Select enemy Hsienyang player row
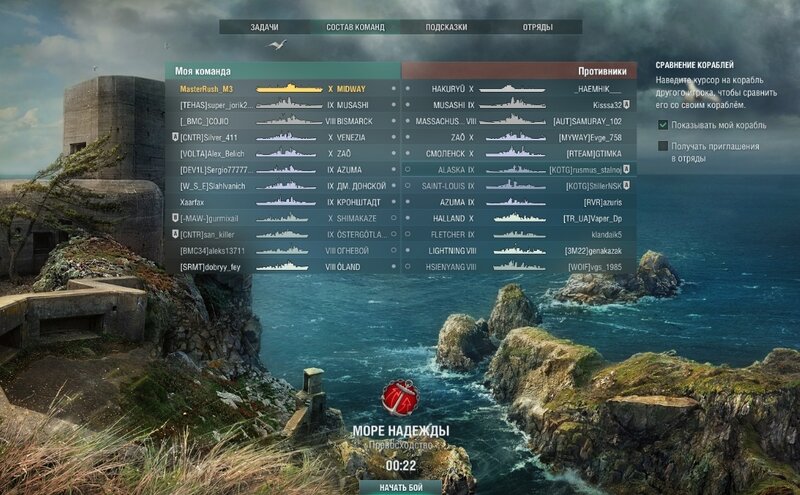This screenshot has width=800, height=495. tap(519, 267)
